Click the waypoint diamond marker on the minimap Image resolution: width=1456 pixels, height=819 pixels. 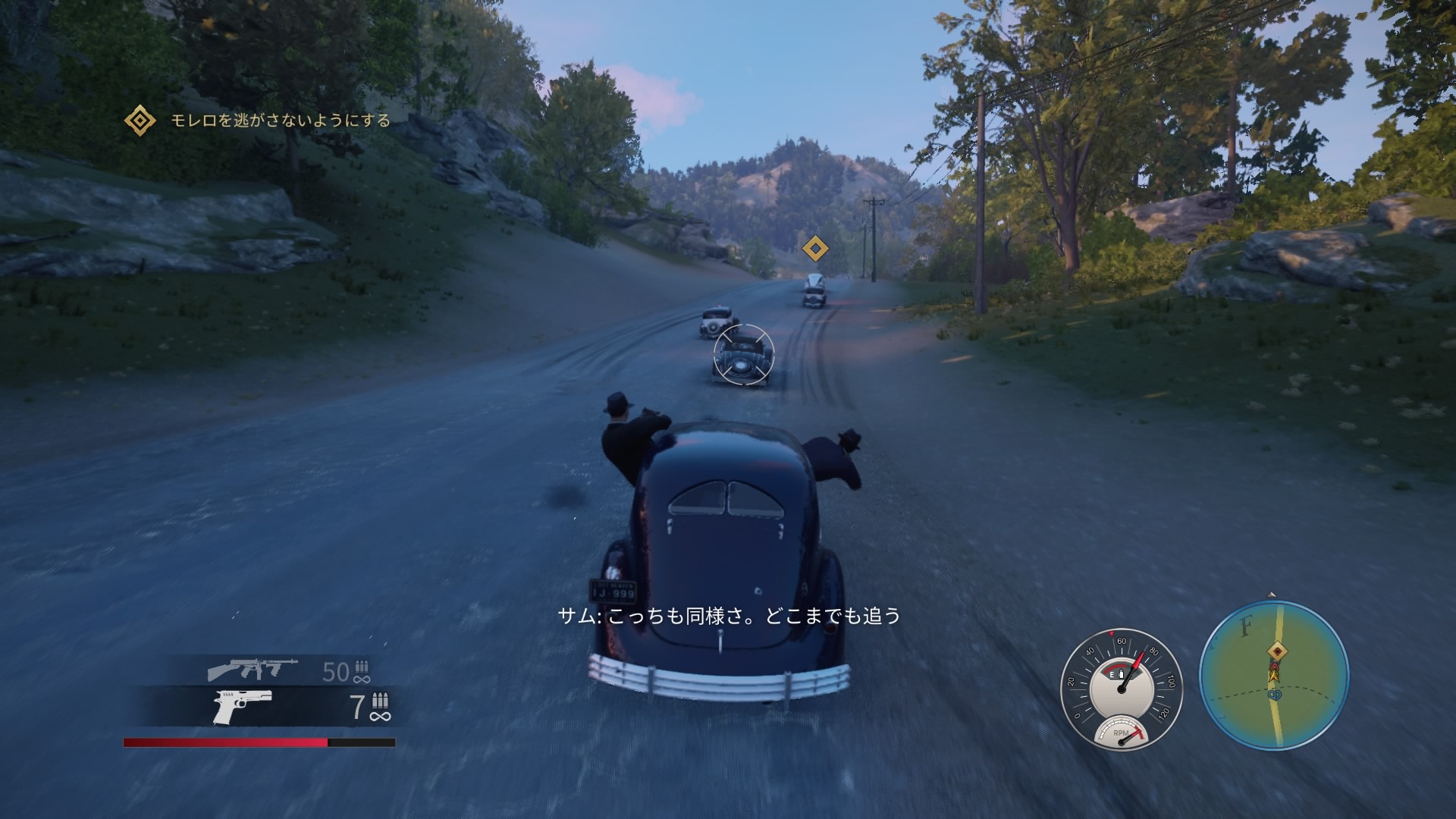[x=1278, y=651]
